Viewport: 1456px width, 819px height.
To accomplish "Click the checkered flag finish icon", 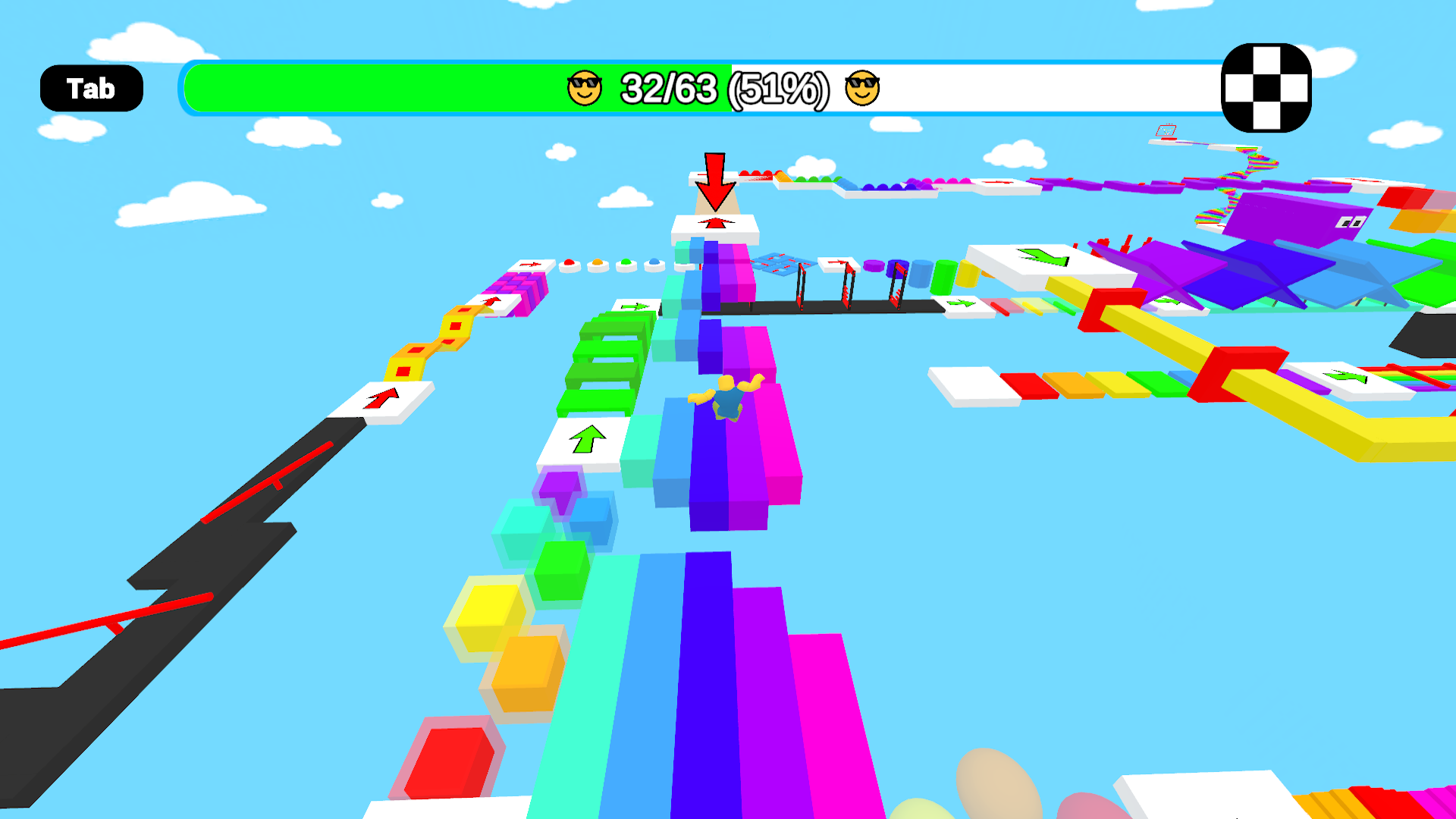I will pyautogui.click(x=1266, y=88).
